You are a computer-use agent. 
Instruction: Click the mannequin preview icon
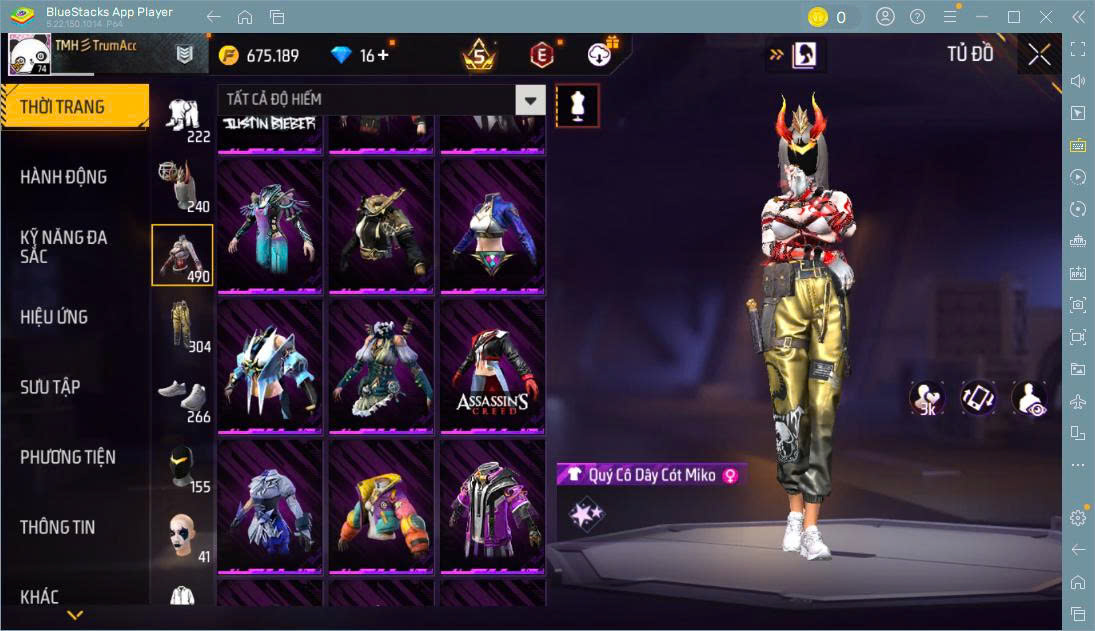577,105
